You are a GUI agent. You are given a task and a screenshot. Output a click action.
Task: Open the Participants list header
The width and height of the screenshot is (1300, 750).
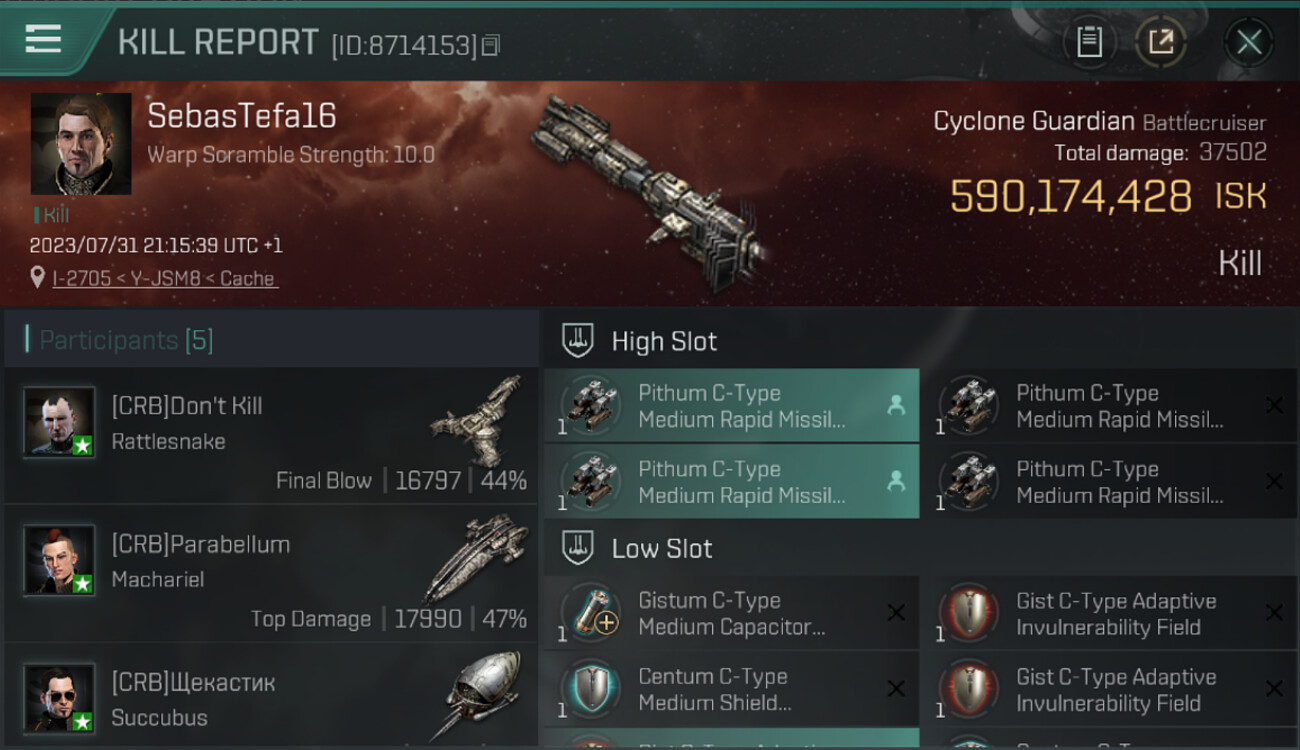click(126, 340)
